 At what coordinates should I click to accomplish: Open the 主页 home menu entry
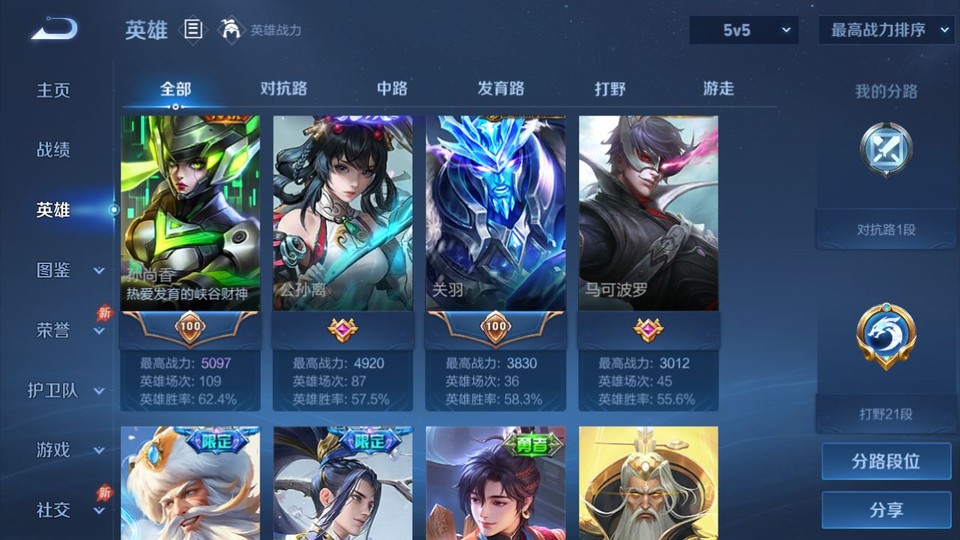(54, 90)
